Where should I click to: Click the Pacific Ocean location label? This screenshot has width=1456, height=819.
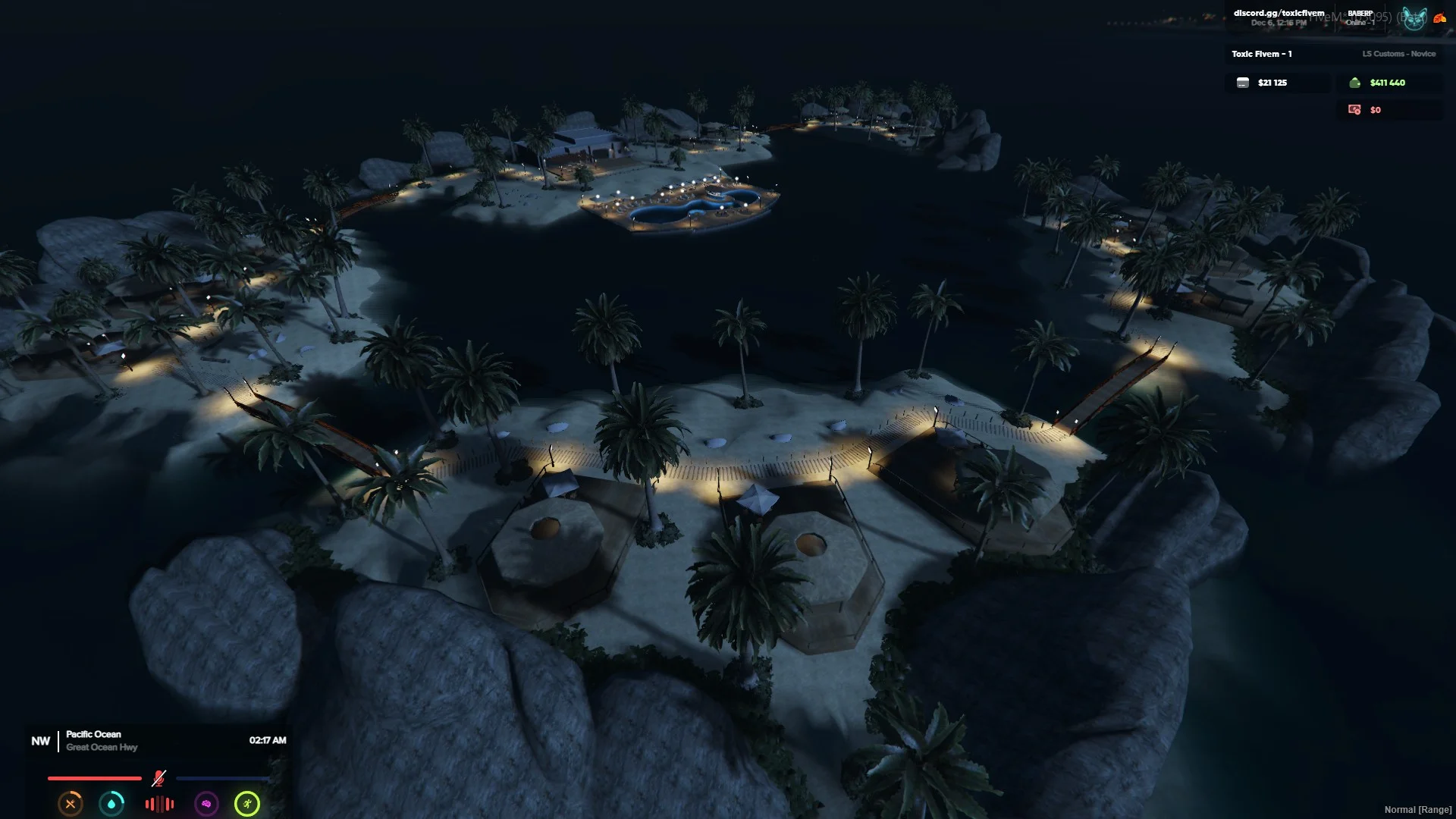pyautogui.click(x=93, y=734)
